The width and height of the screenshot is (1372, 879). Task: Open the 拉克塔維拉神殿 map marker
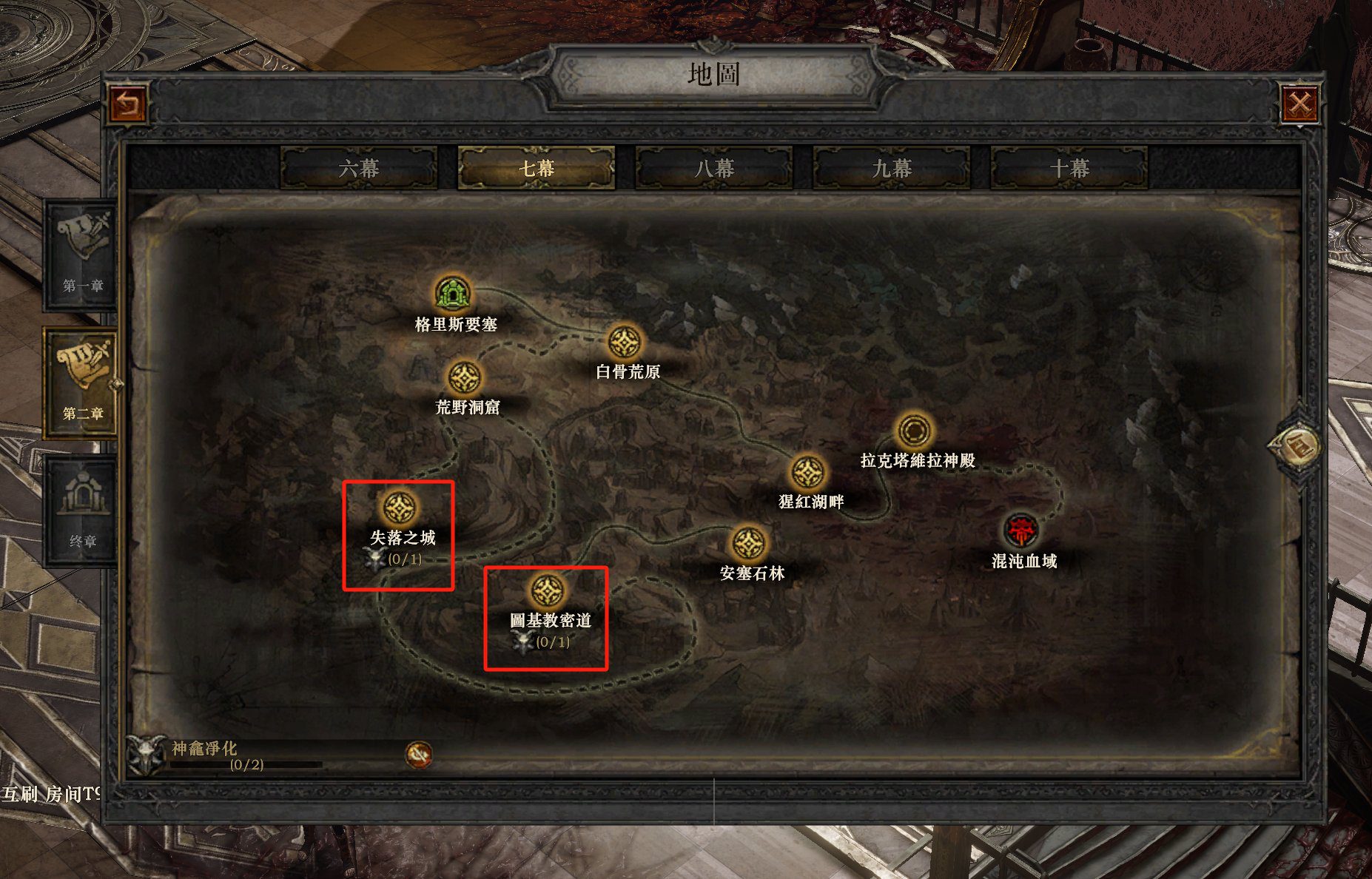tap(915, 431)
